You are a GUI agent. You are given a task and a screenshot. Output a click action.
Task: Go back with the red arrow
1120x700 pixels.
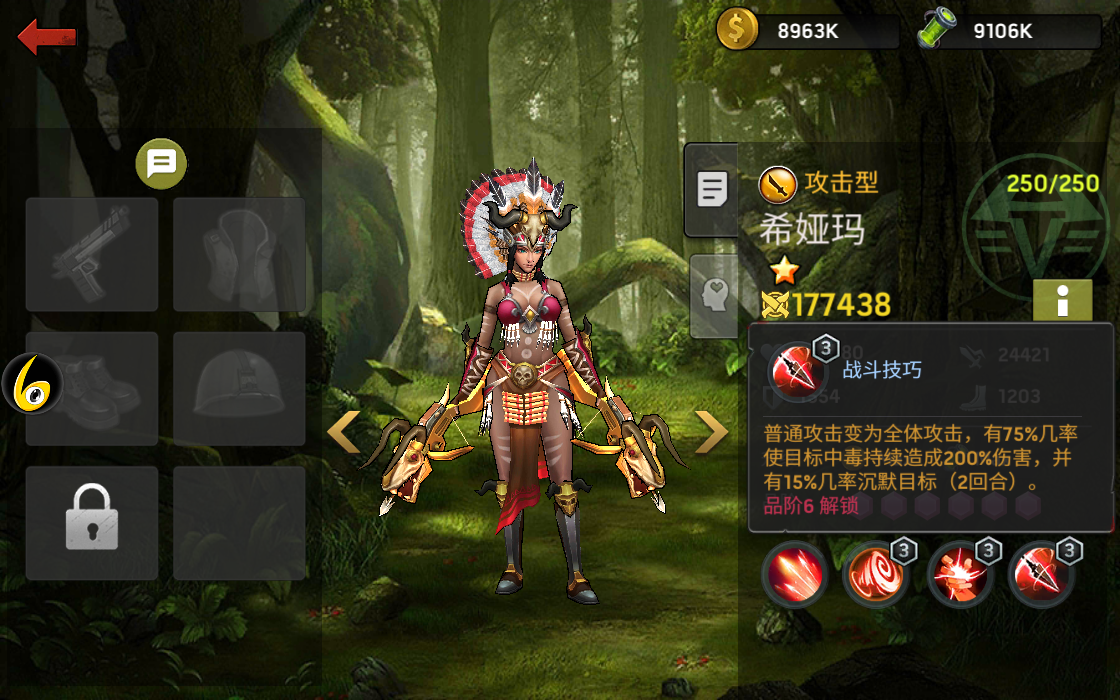47,38
